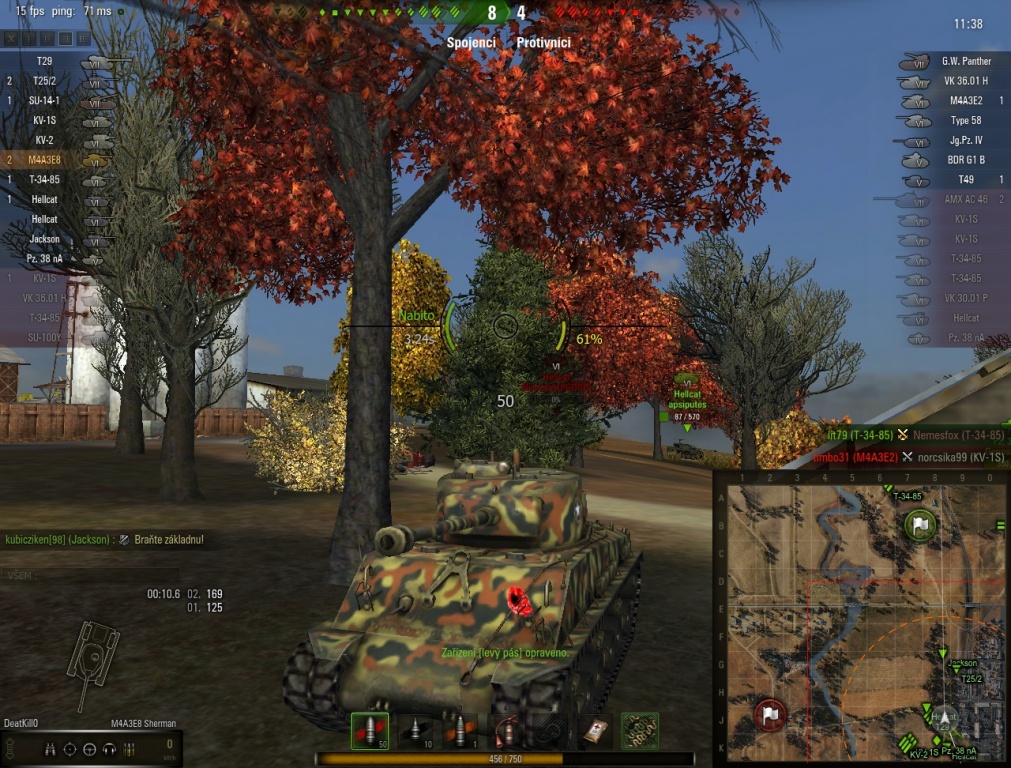1011x768 pixels.
Task: Click the camouflage net equipment icon
Action: (640, 731)
